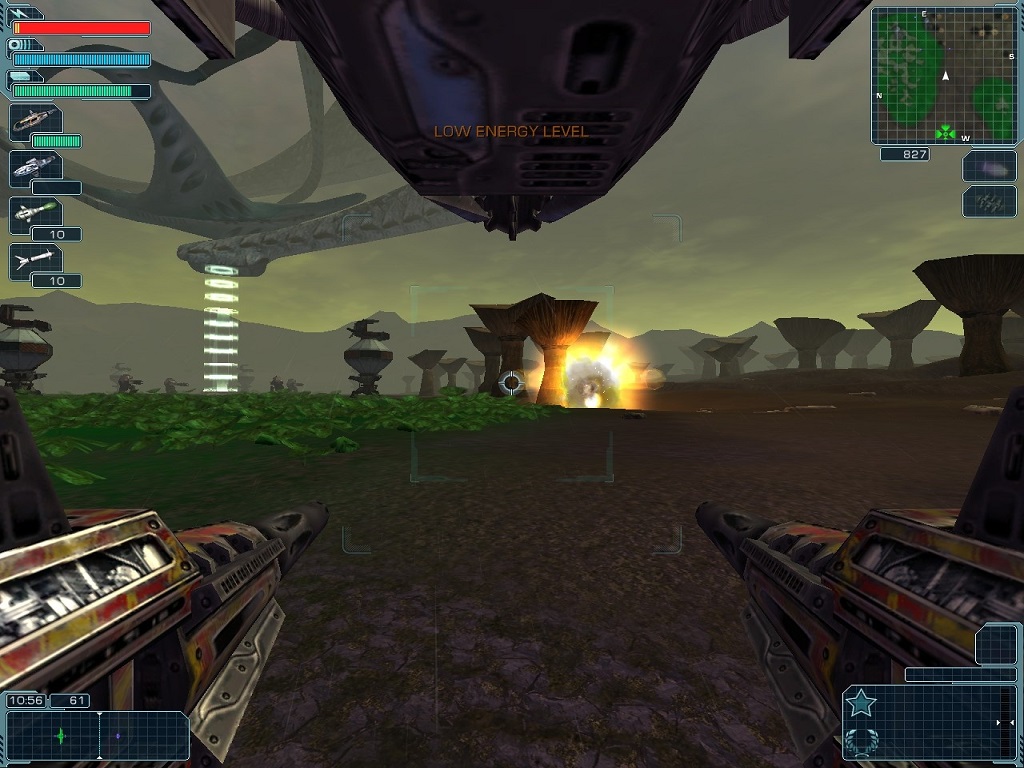Choose the green-tipped missile weapon
This screenshot has height=768, width=1024.
click(35, 214)
